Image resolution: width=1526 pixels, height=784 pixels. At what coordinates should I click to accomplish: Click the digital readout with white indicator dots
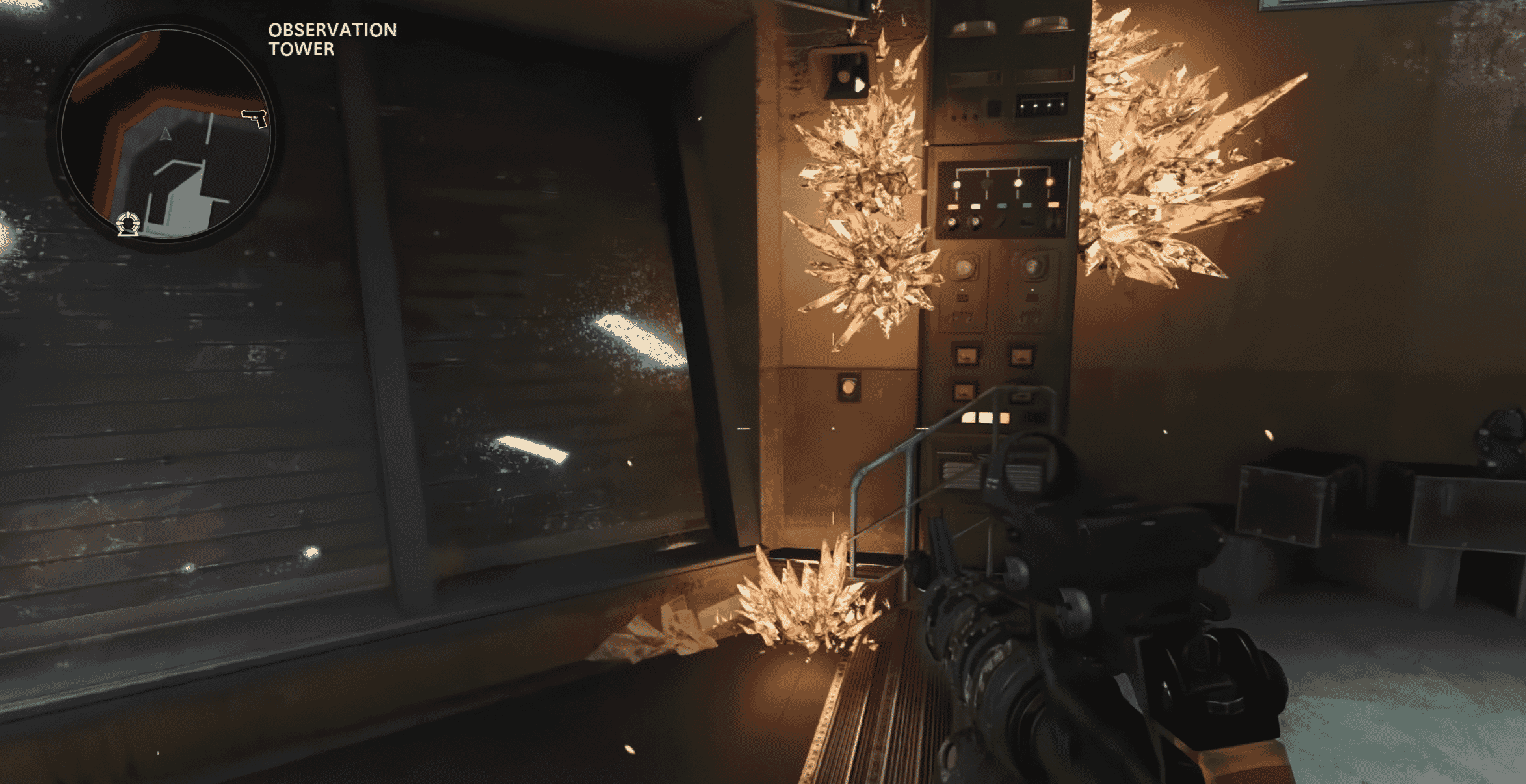1043,106
